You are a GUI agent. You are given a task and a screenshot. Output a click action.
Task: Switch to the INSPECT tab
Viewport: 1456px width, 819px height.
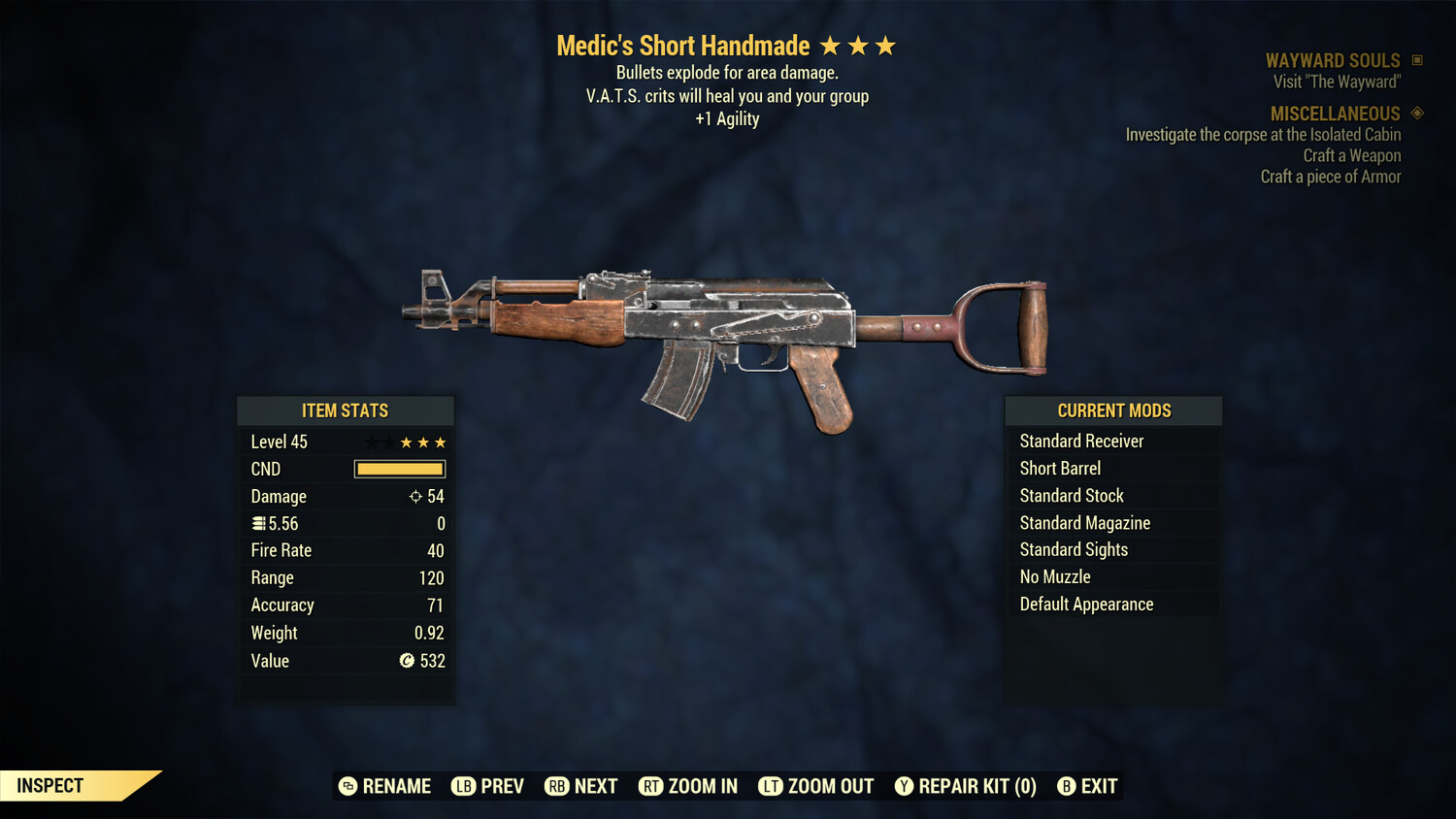[50, 785]
